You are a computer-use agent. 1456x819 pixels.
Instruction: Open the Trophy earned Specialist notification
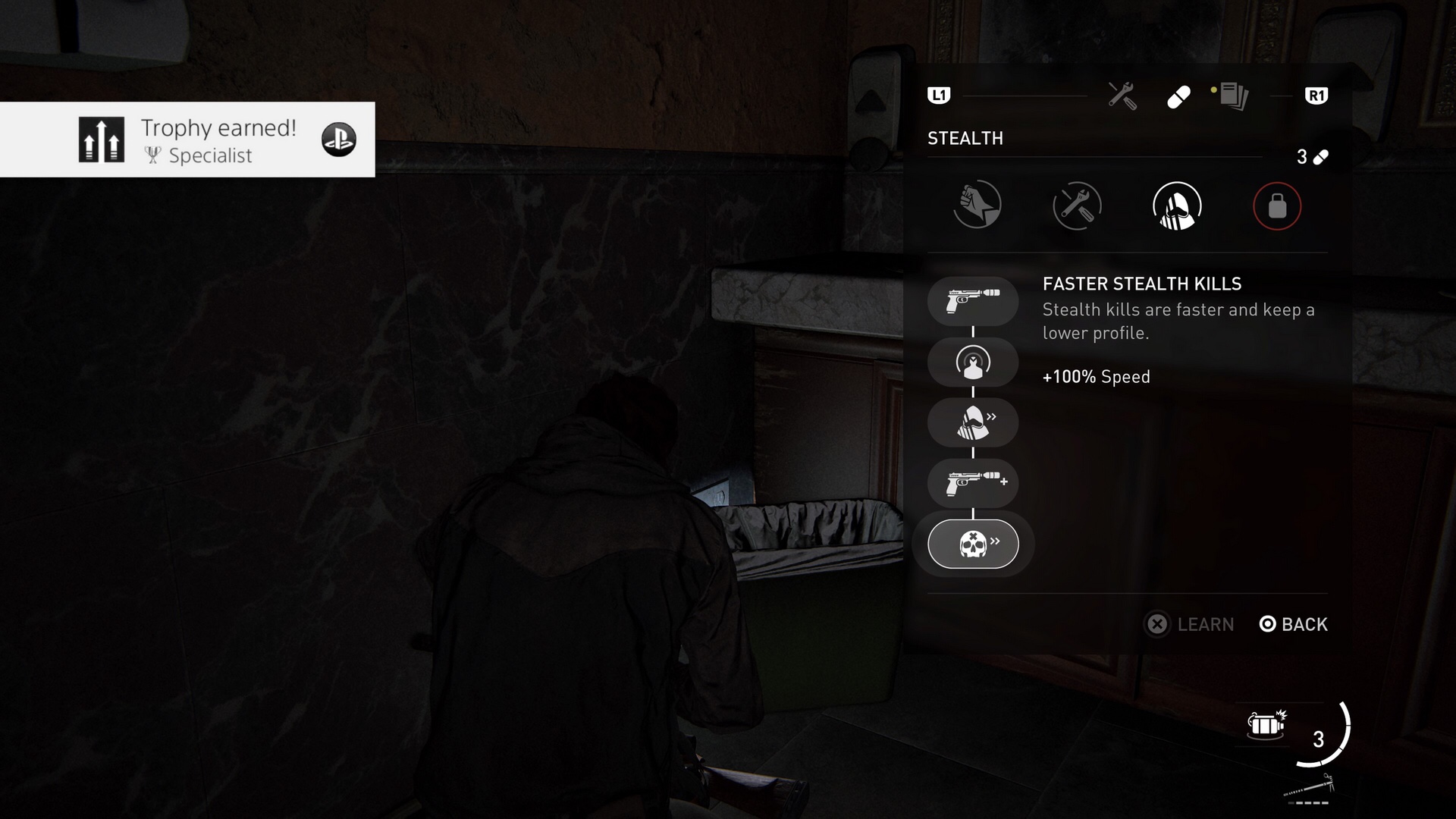tap(187, 140)
